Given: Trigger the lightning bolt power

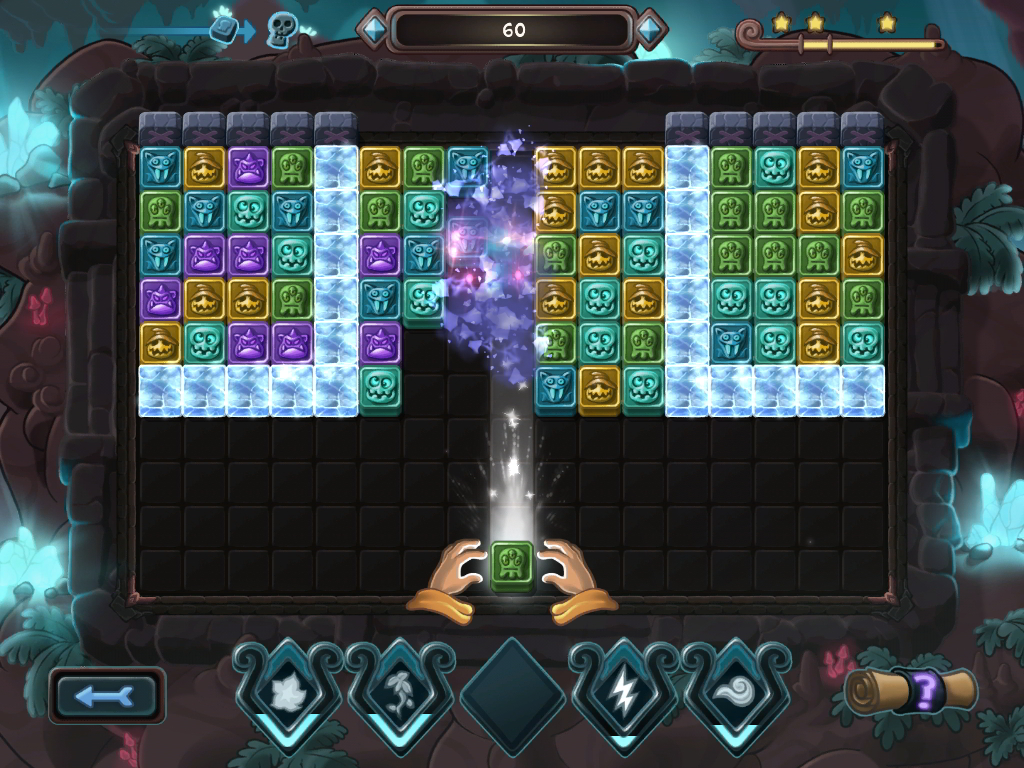Looking at the screenshot, I should [624, 691].
